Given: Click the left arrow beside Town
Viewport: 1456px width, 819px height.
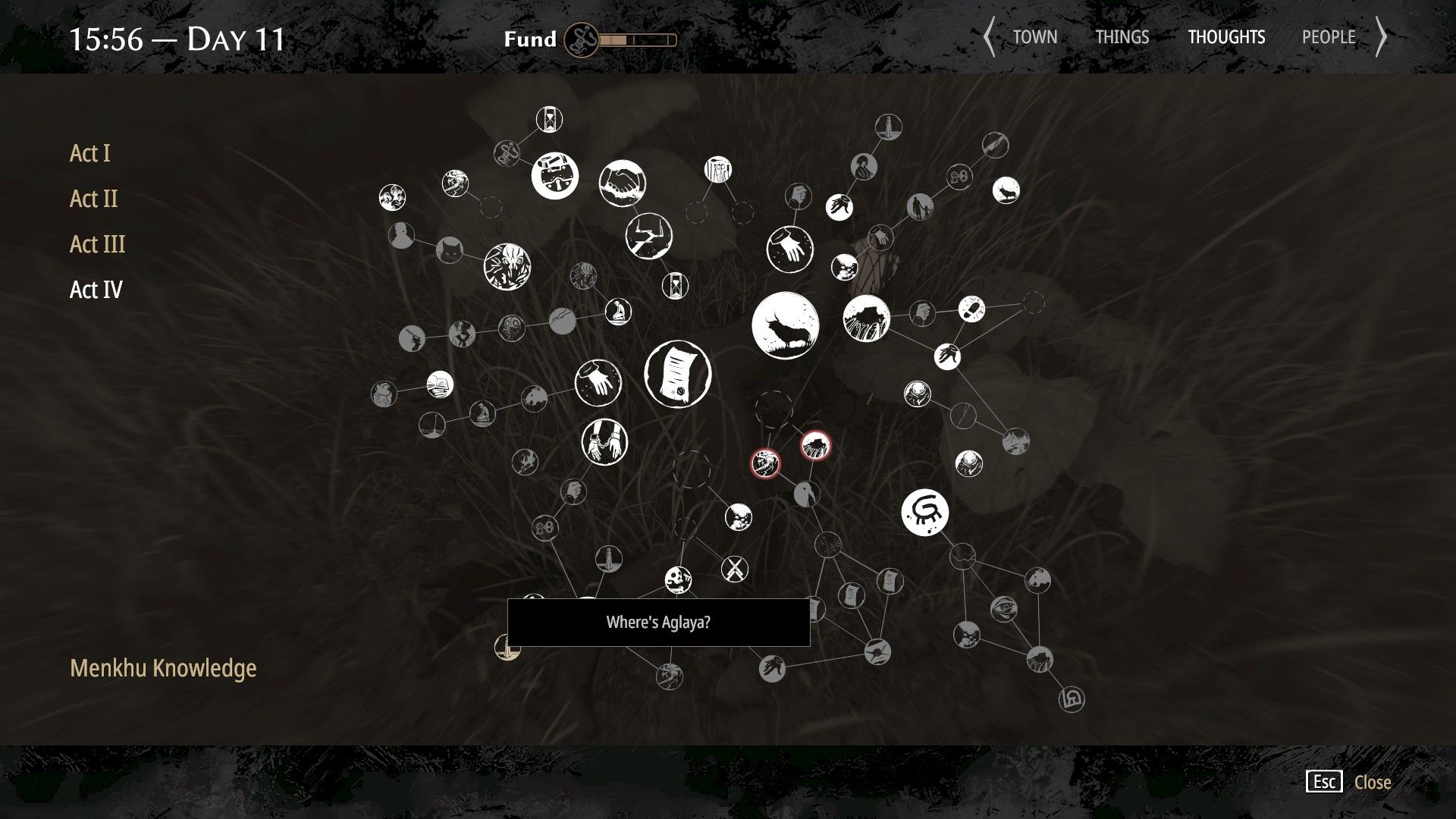Looking at the screenshot, I should tap(989, 37).
